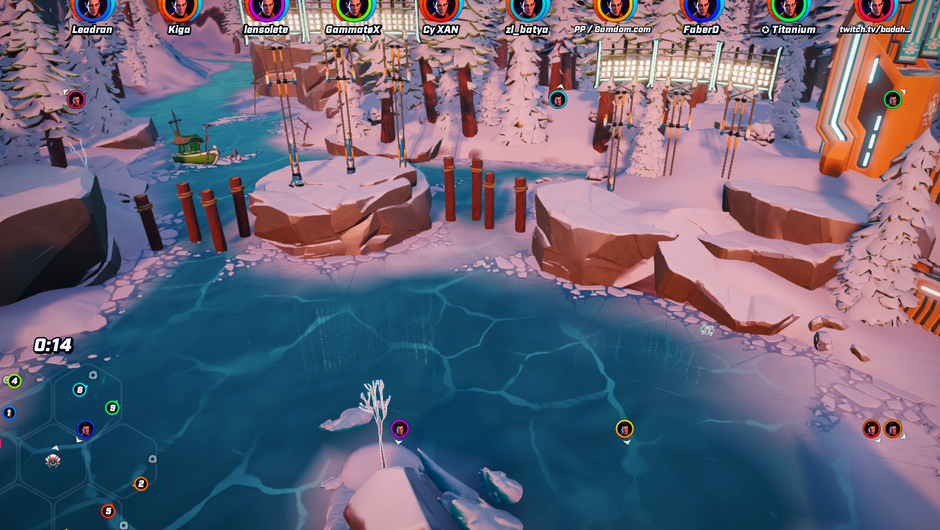Click the blue number 1 minimap marker
The height and width of the screenshot is (530, 940).
pyautogui.click(x=8, y=412)
